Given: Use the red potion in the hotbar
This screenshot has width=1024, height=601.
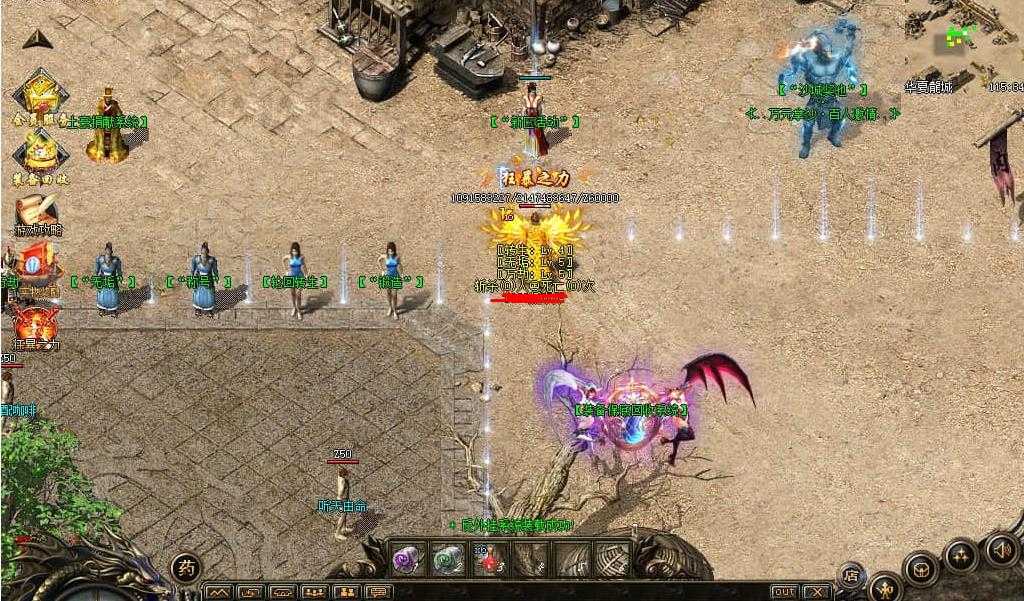Looking at the screenshot, I should pos(487,558).
